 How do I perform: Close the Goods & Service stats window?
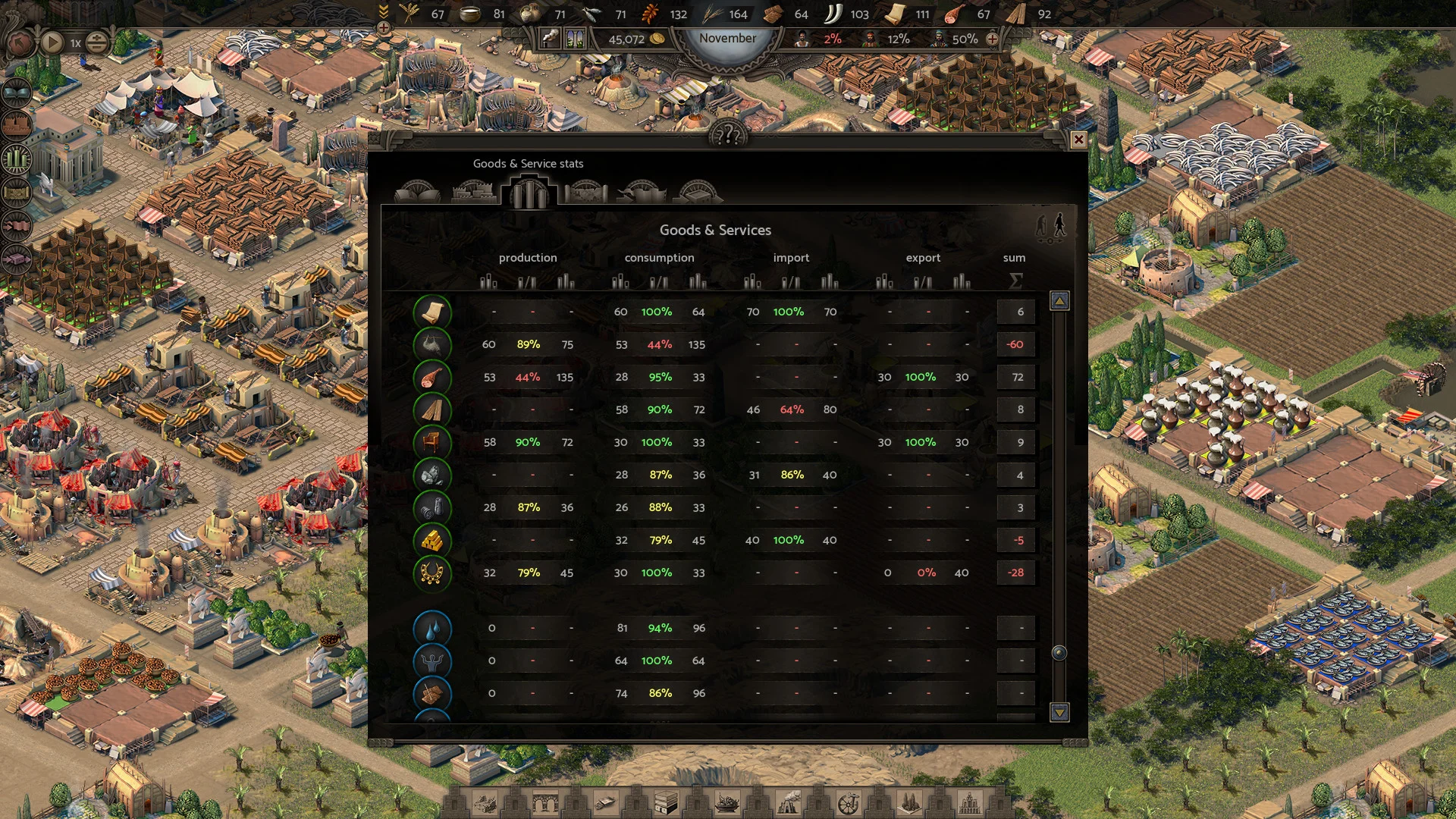1078,140
